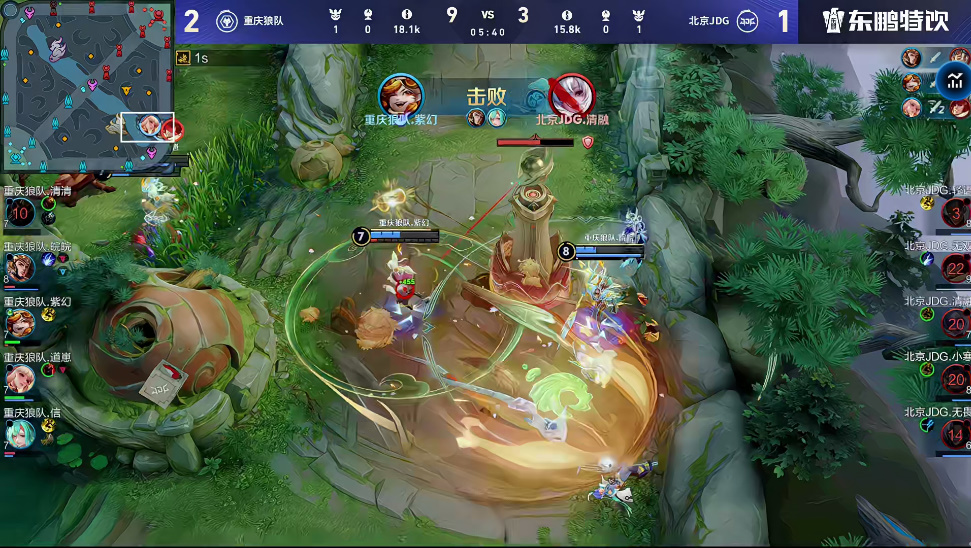
Task: Click the minimap in the top-left corner
Action: (x=90, y=86)
